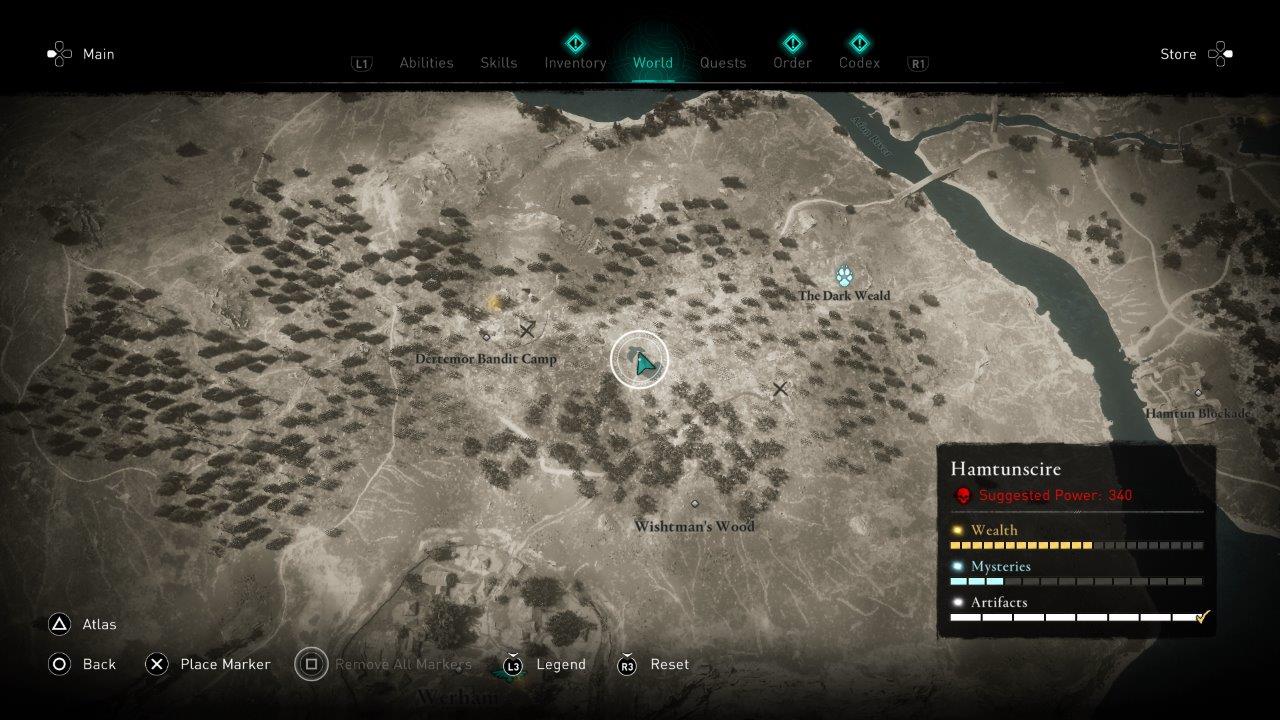
Task: Open the Store menu
Action: (1179, 54)
